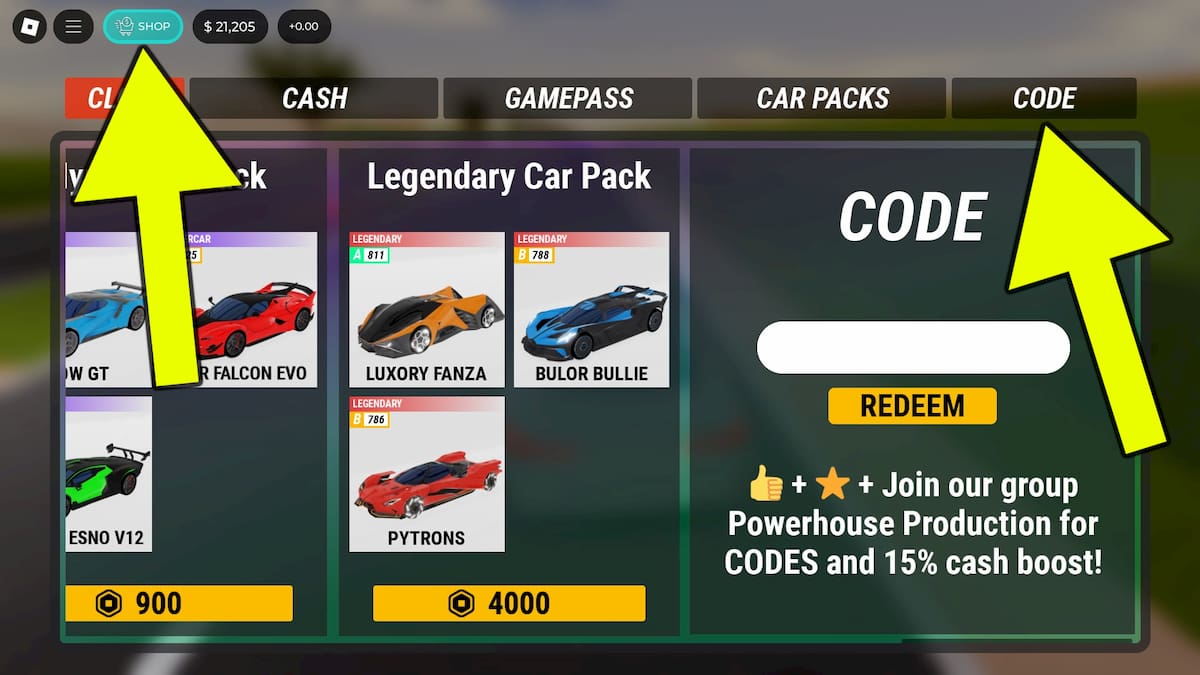The width and height of the screenshot is (1200, 675).
Task: Choose the Pytrons car card
Action: [427, 474]
